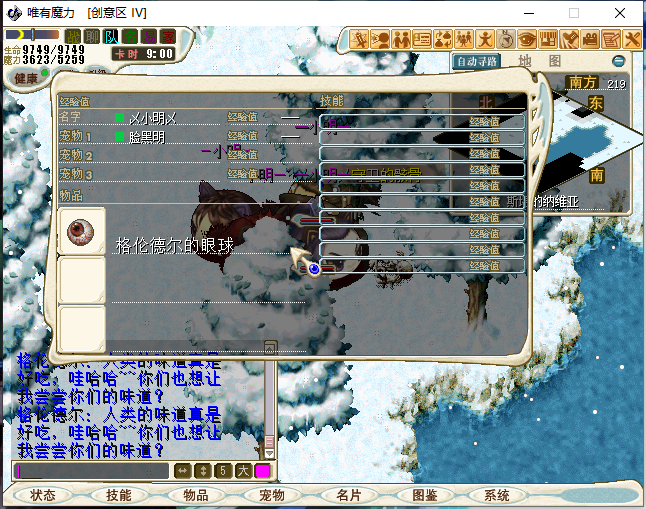The image size is (646, 509).
Task: Select 格伦德尔的眼球 eyeball item slot
Action: coord(81,232)
